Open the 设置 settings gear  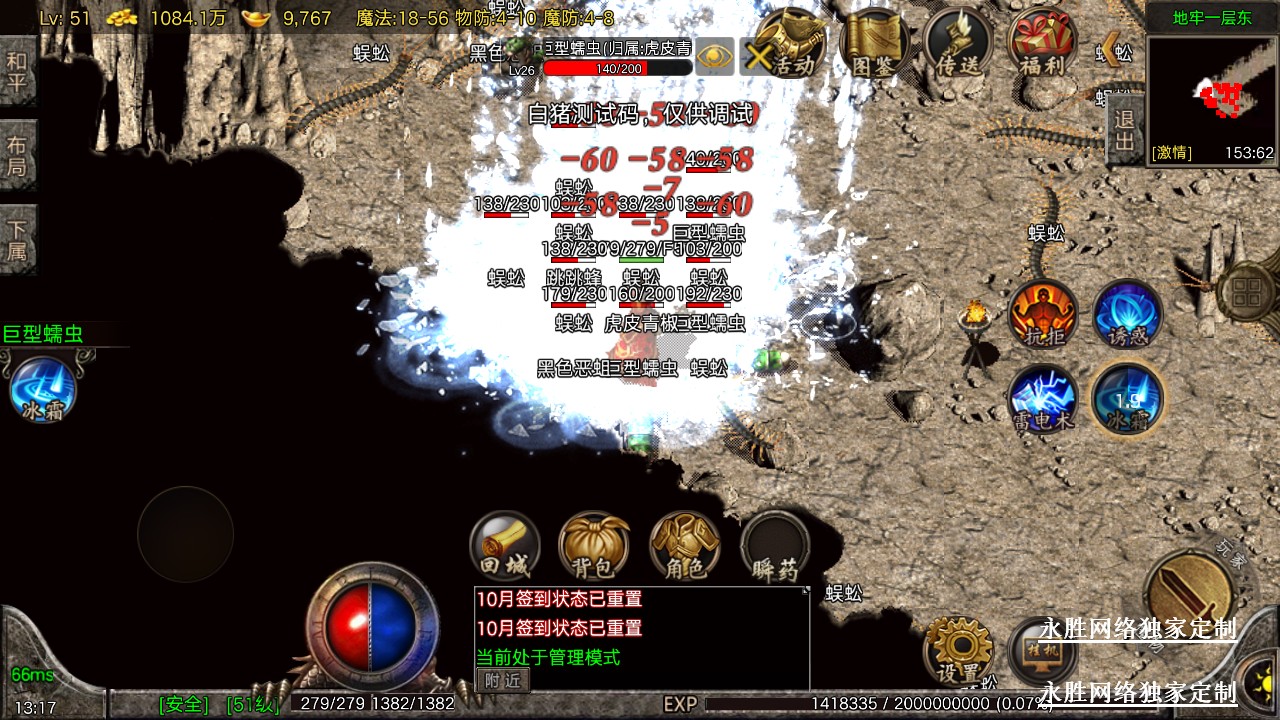958,650
